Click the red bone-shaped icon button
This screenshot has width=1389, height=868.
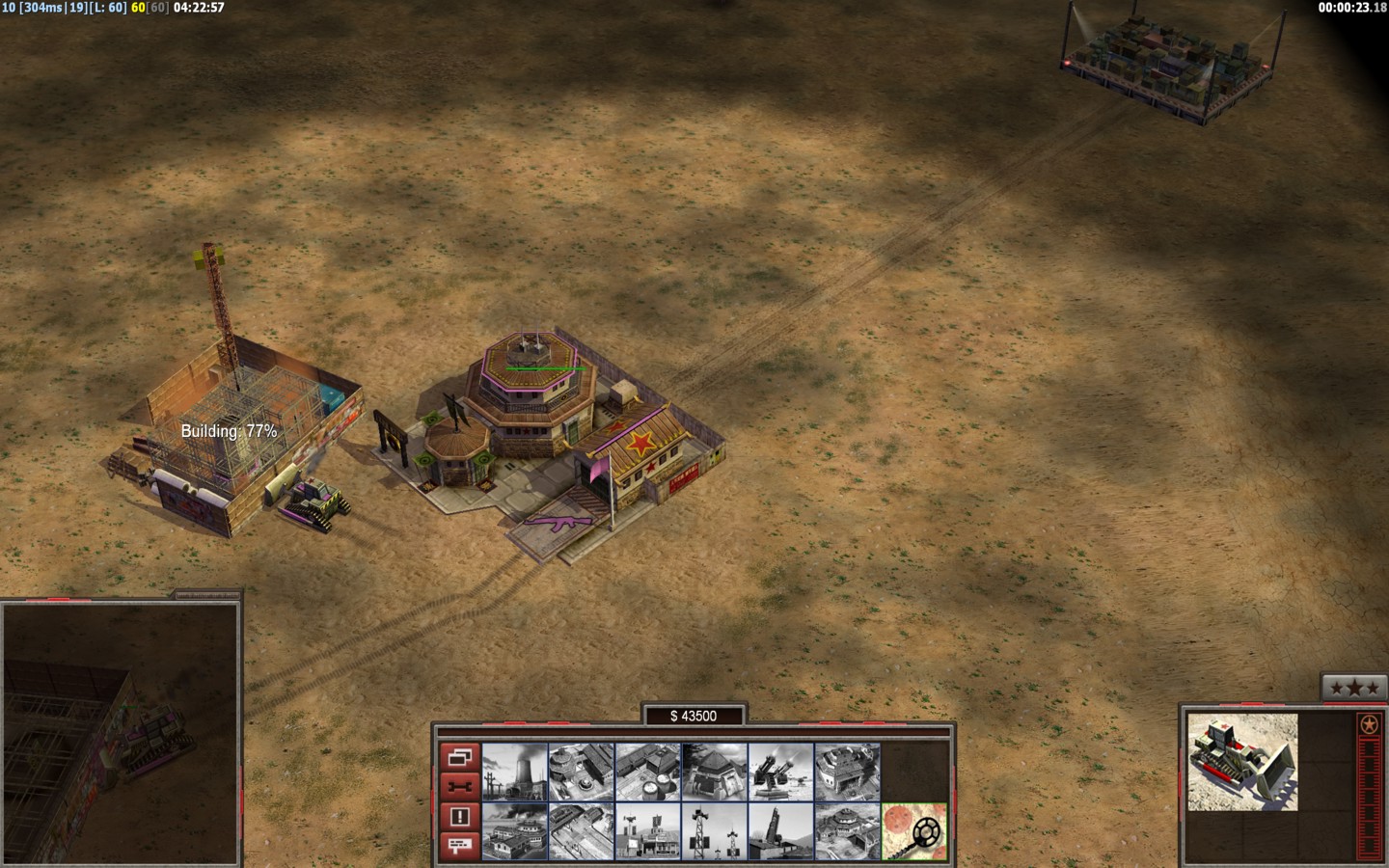click(x=459, y=787)
